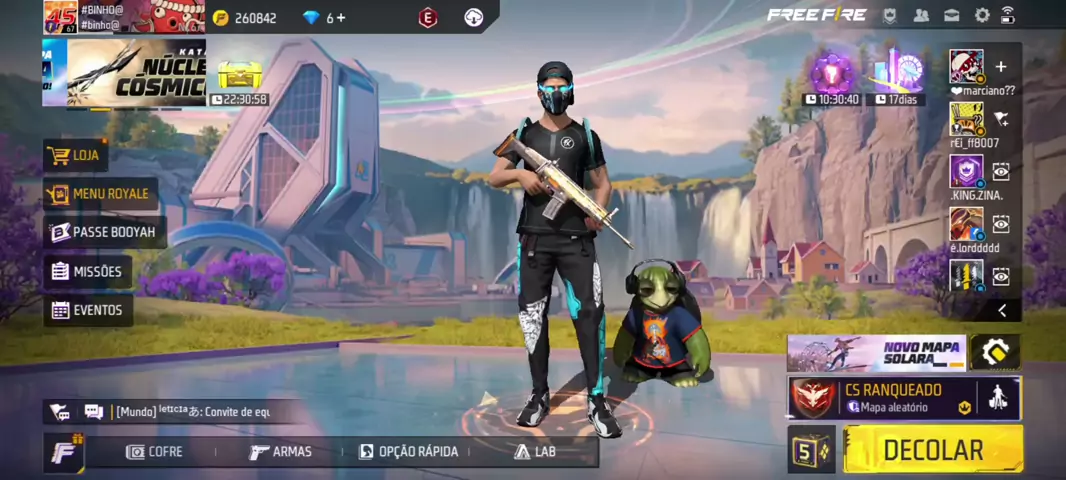Go to the ARMAS section
1066x480 pixels.
pyautogui.click(x=281, y=452)
